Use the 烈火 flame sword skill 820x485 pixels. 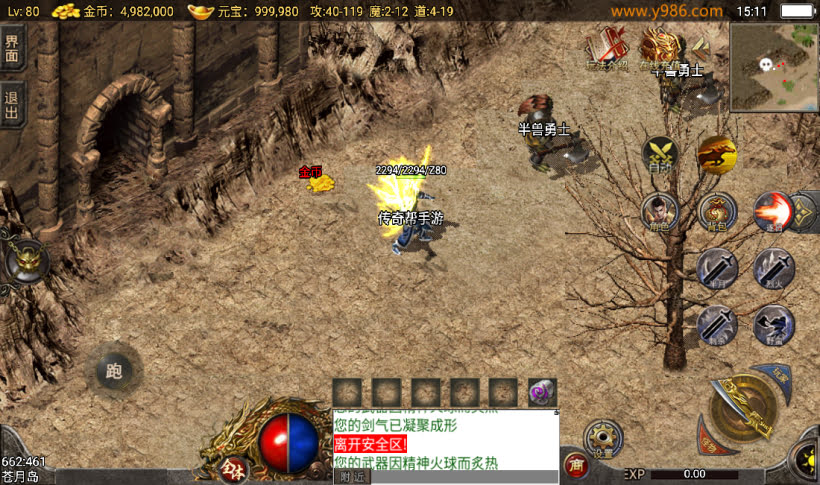pos(774,268)
